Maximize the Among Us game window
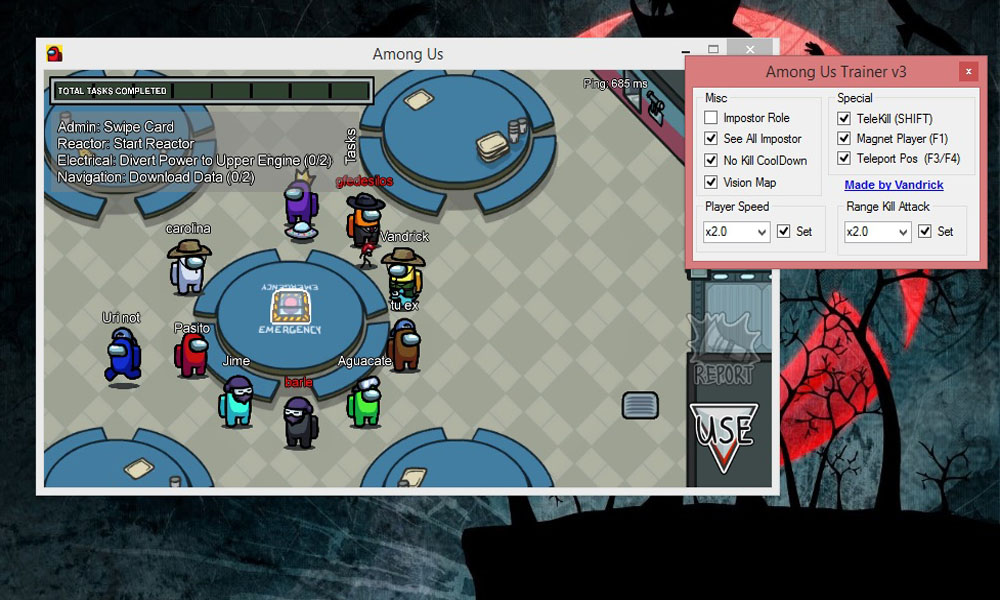 pyautogui.click(x=714, y=49)
